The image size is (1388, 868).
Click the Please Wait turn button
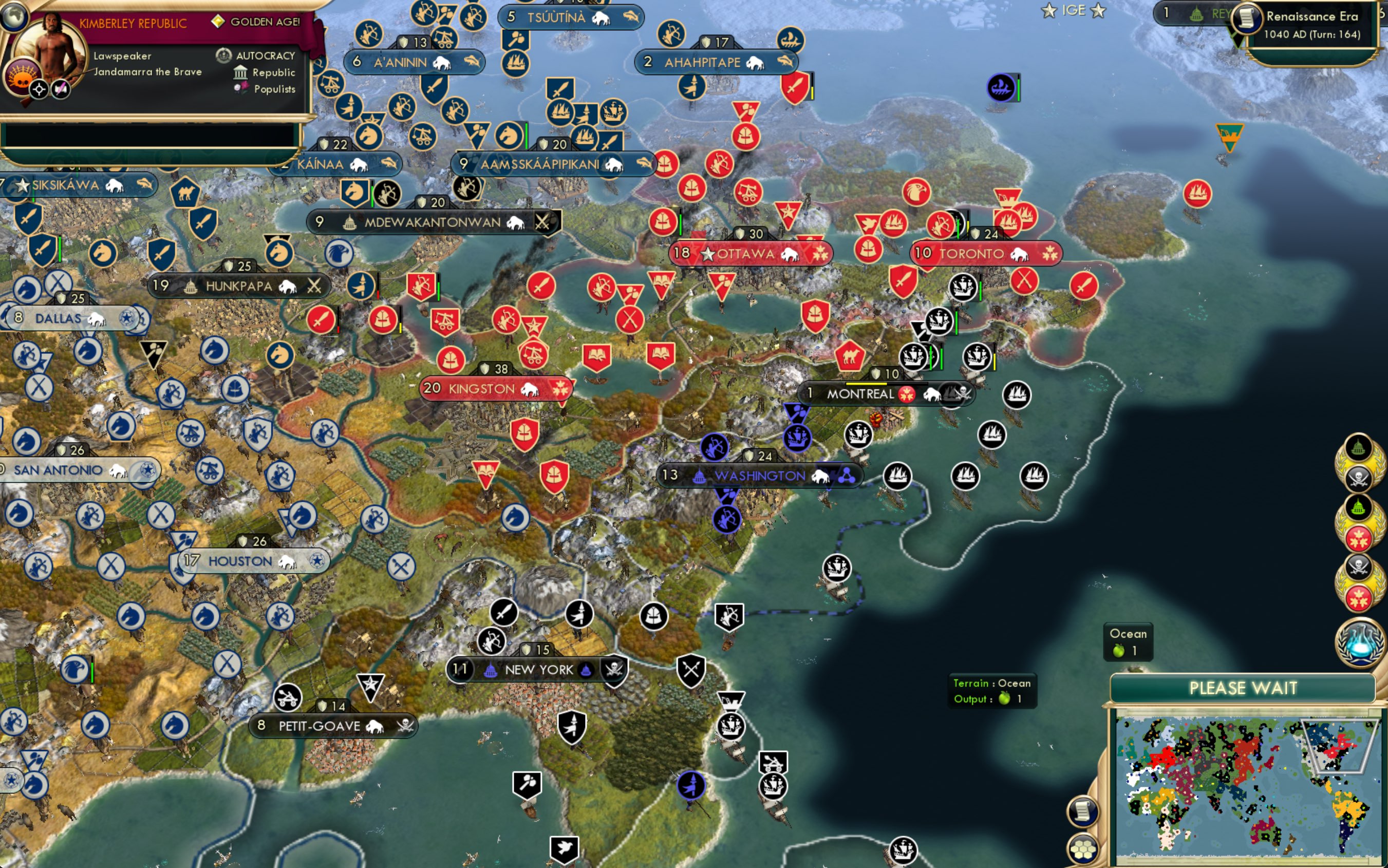coord(1242,688)
